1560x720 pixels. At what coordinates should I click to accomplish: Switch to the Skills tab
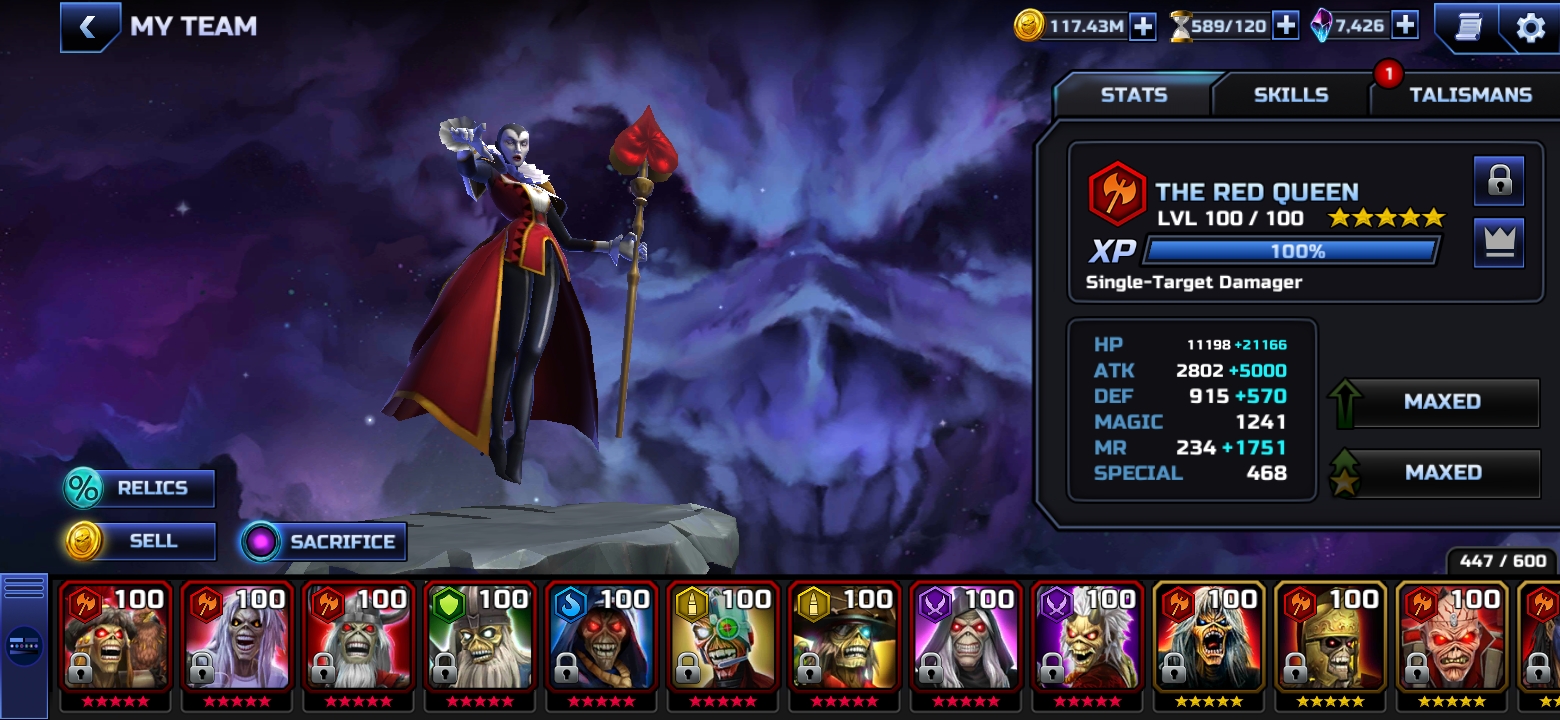pos(1290,95)
